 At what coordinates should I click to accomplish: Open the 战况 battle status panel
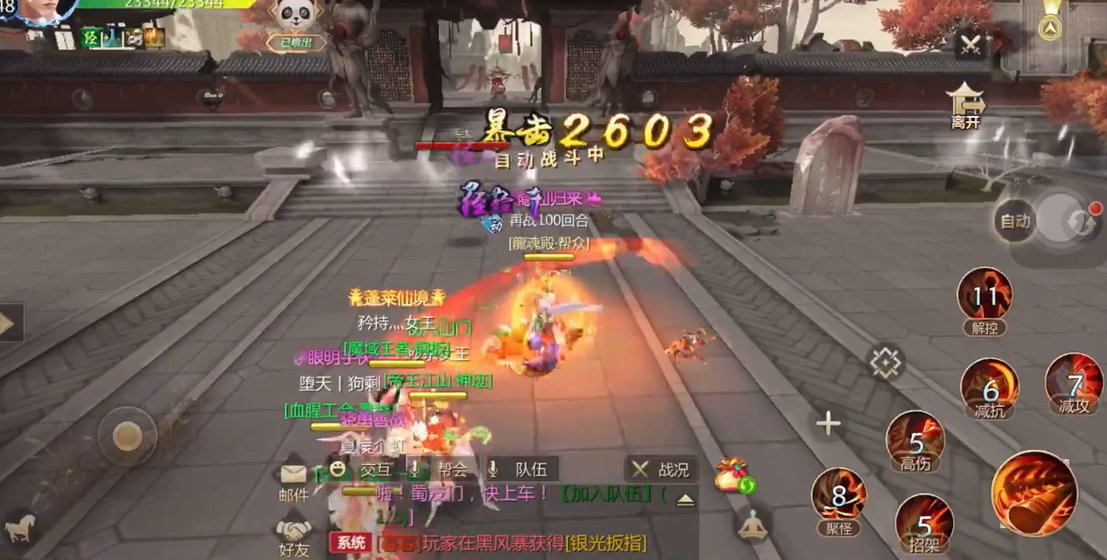point(660,469)
